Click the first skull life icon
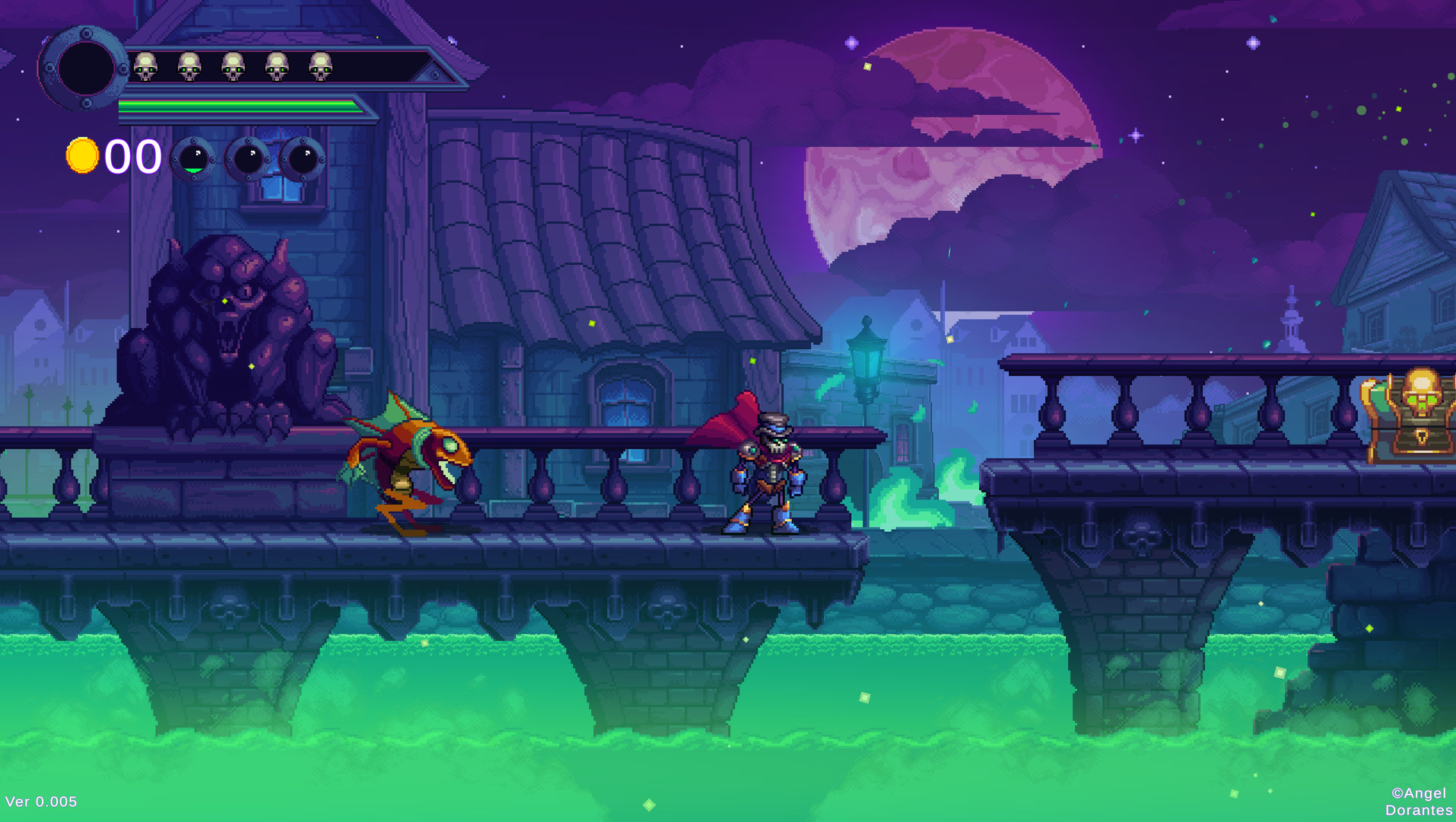Viewport: 1456px width, 822px height. click(145, 67)
